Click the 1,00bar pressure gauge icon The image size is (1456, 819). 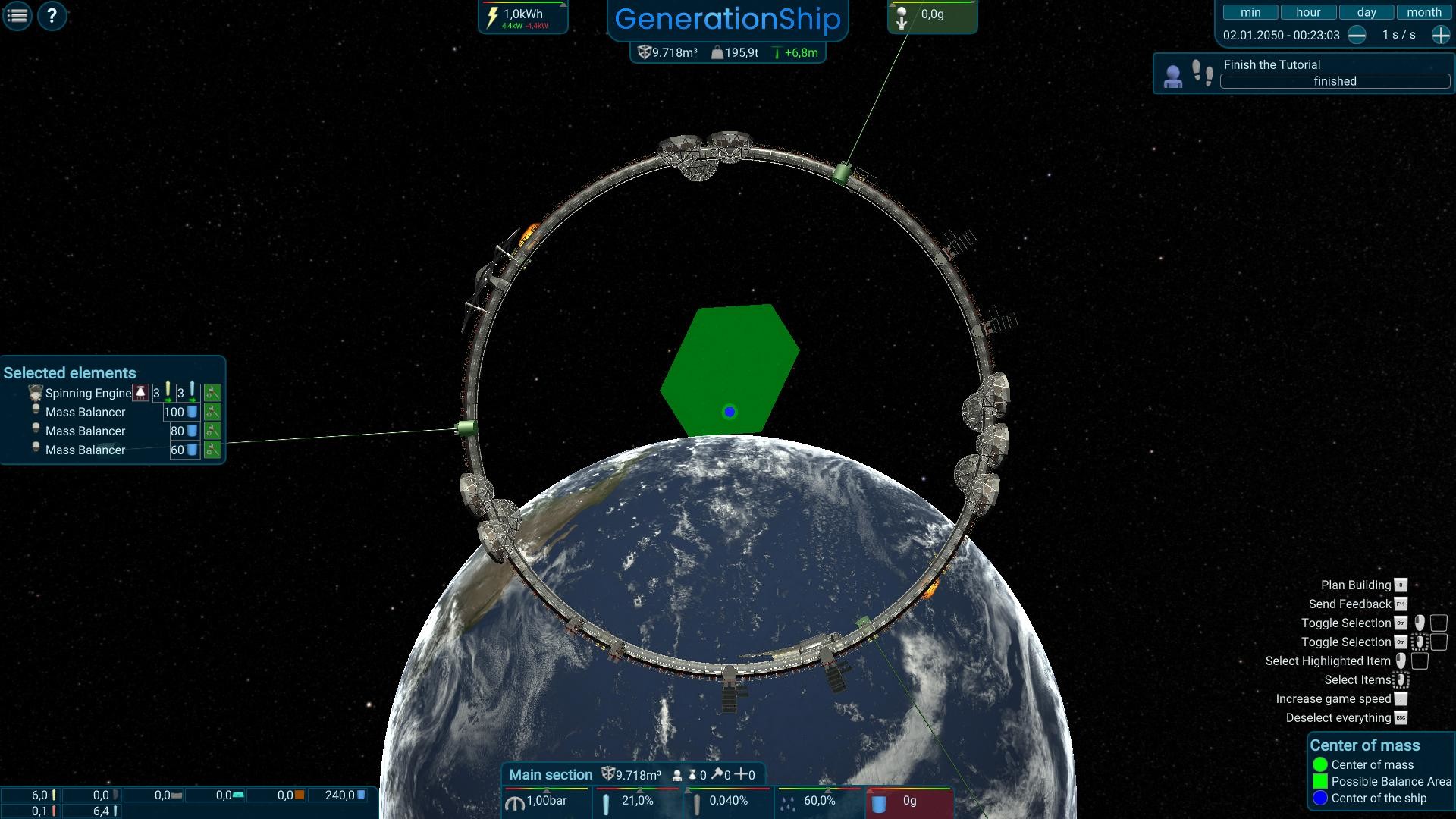(x=516, y=802)
